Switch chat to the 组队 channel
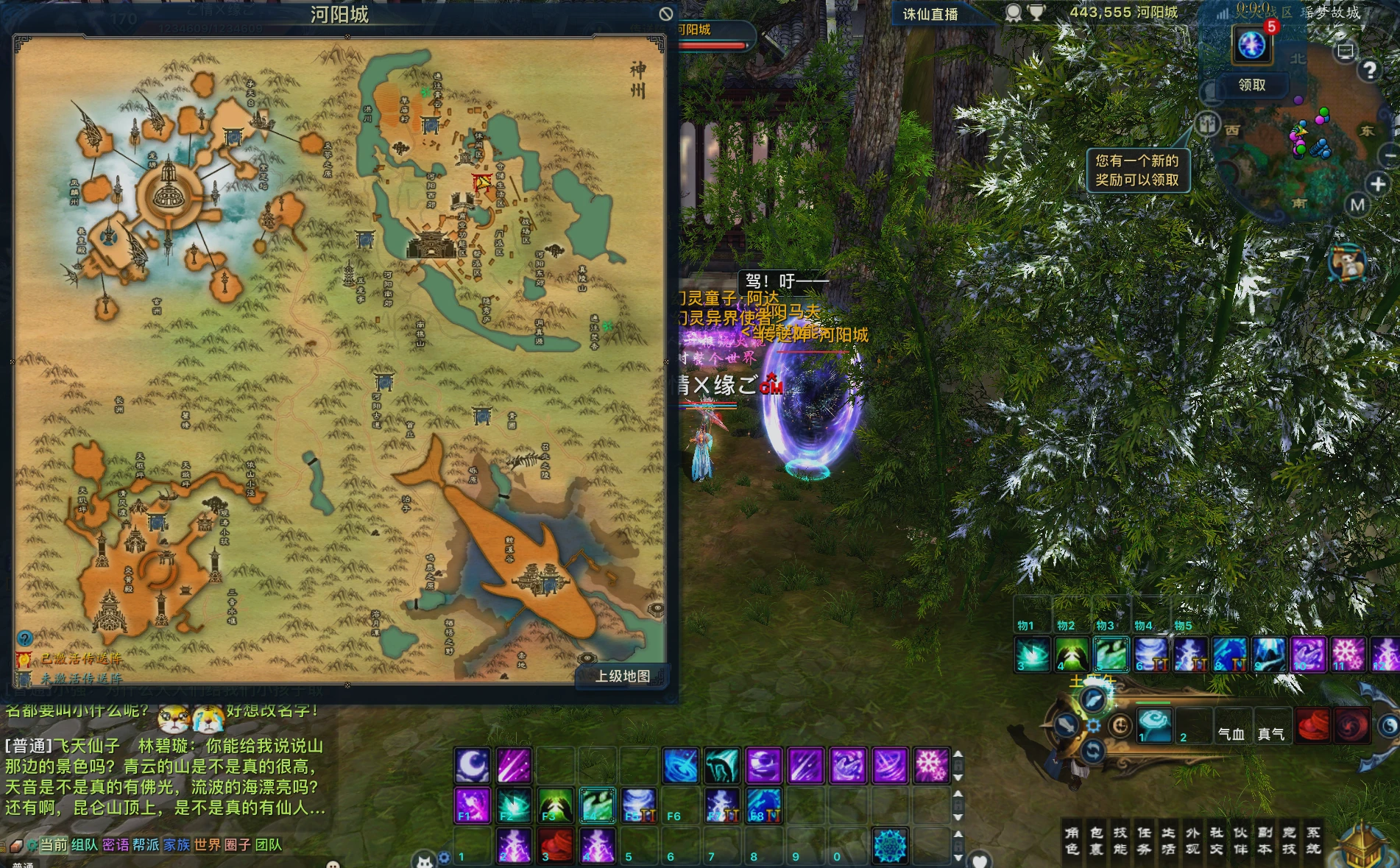Image resolution: width=1400 pixels, height=868 pixels. tap(84, 844)
